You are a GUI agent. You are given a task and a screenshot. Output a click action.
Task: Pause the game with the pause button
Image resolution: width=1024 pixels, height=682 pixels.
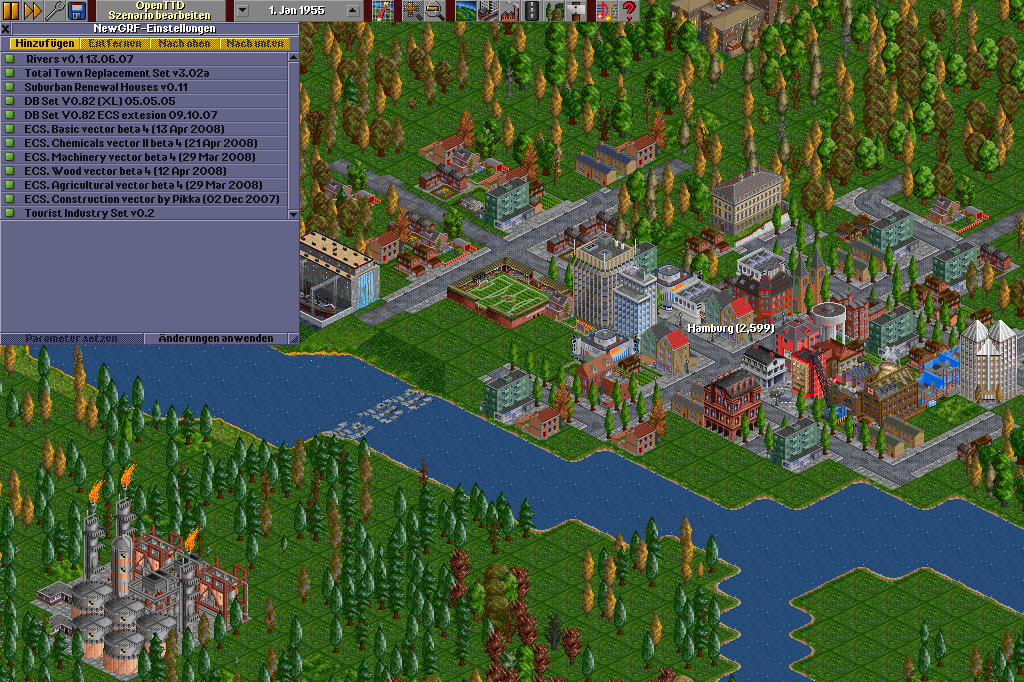click(x=11, y=10)
